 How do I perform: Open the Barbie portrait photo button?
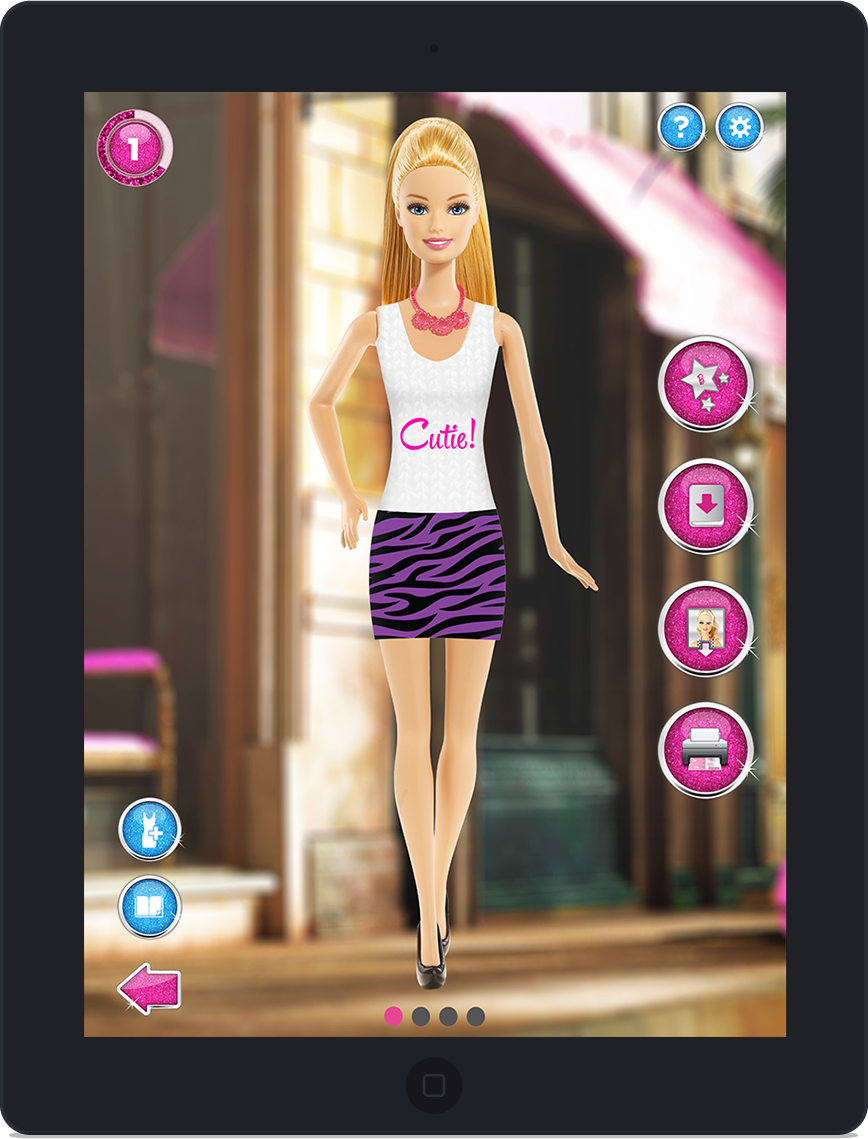click(x=706, y=629)
